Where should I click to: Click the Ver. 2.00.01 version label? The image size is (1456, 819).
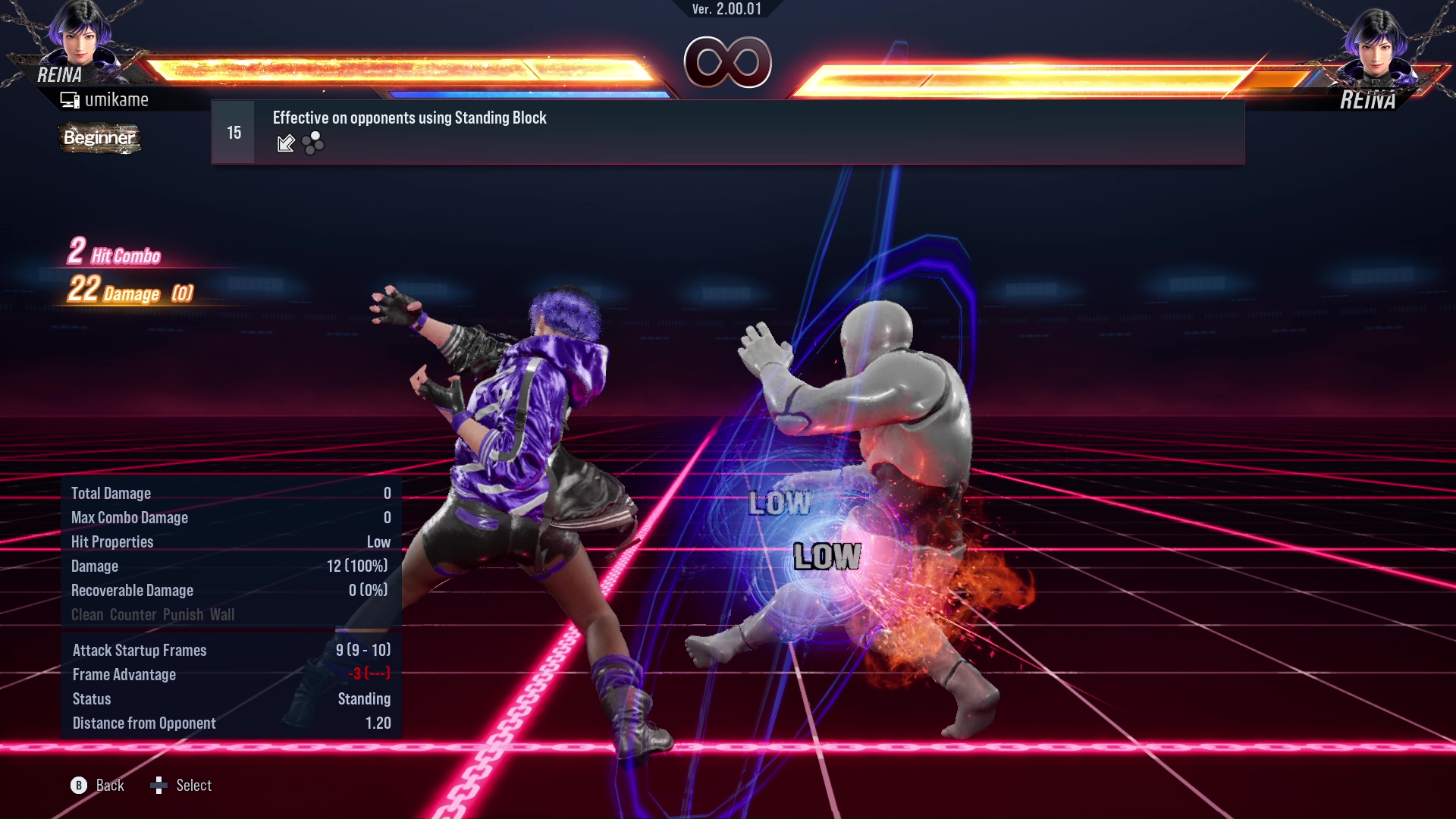click(x=726, y=11)
